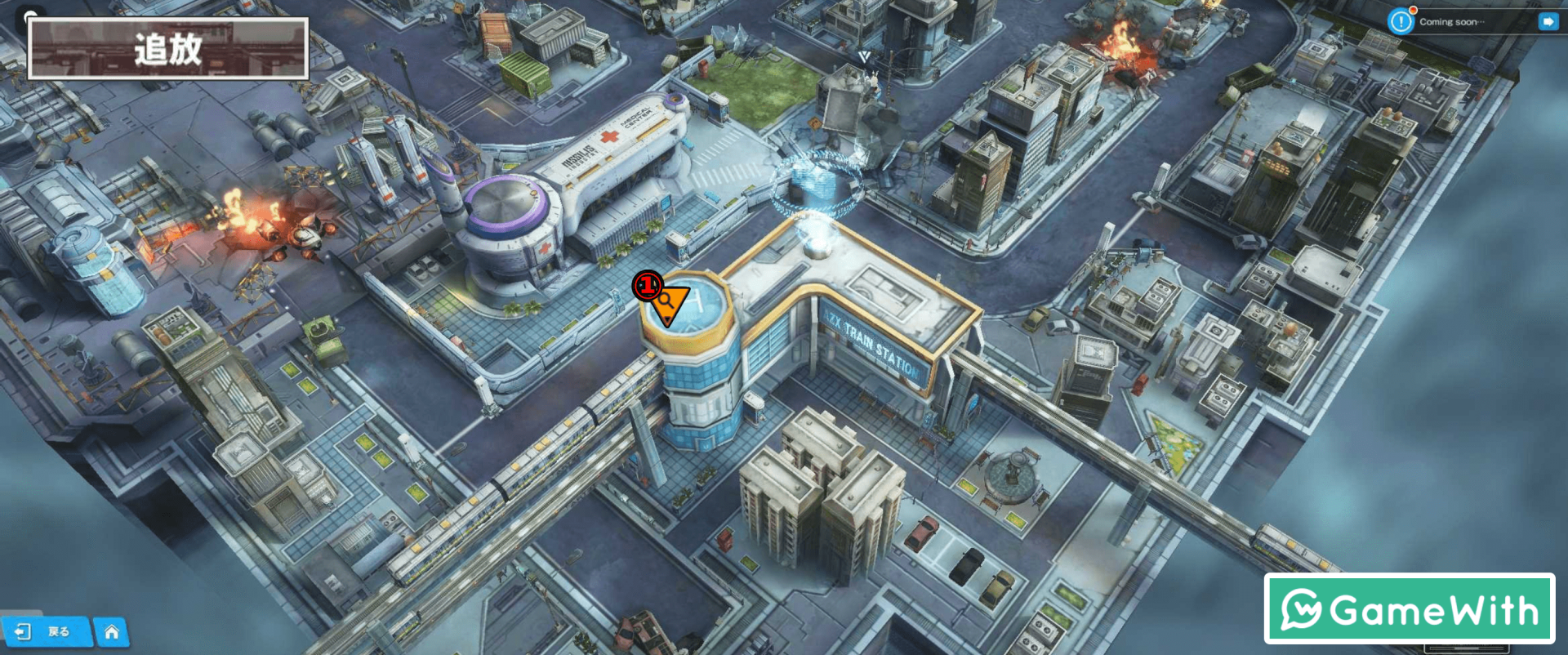Select the orange magnifying glass map marker
The width and height of the screenshot is (1568, 655).
coord(669,303)
